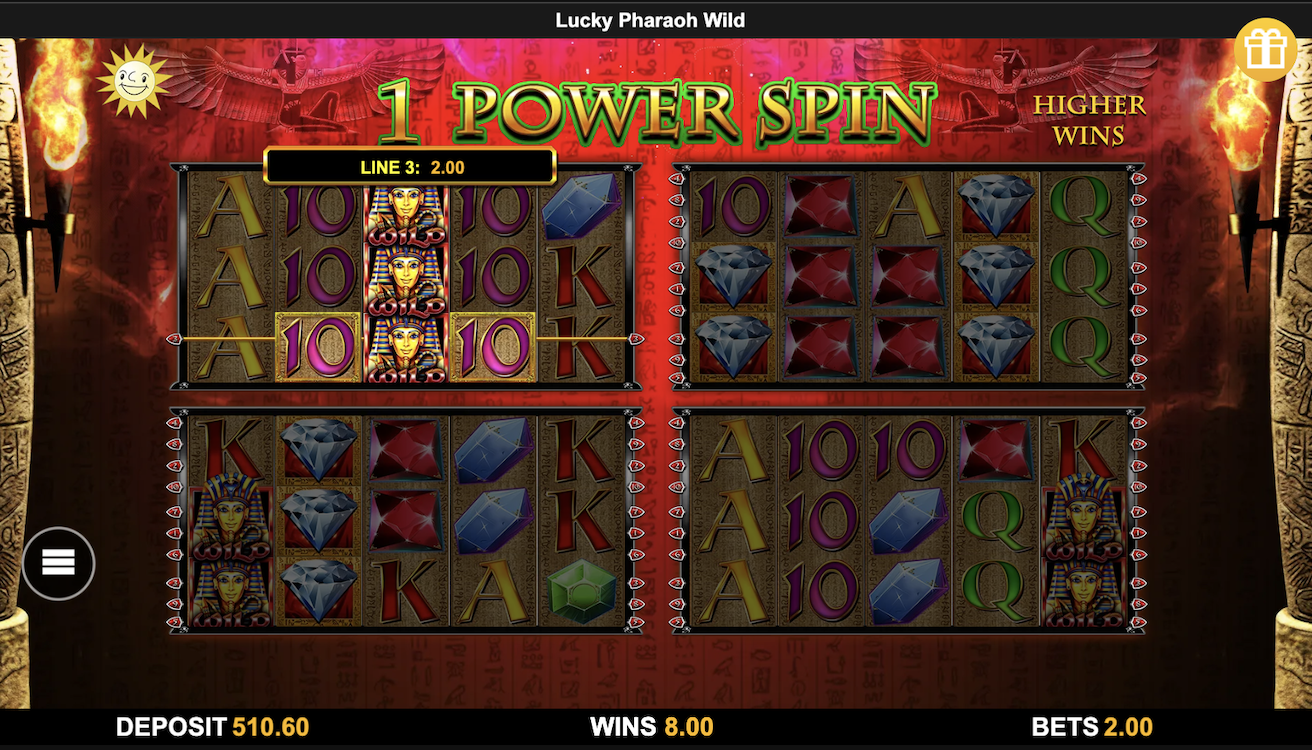Open the gift promotions icon
Viewport: 1312px width, 750px height.
pos(1263,47)
